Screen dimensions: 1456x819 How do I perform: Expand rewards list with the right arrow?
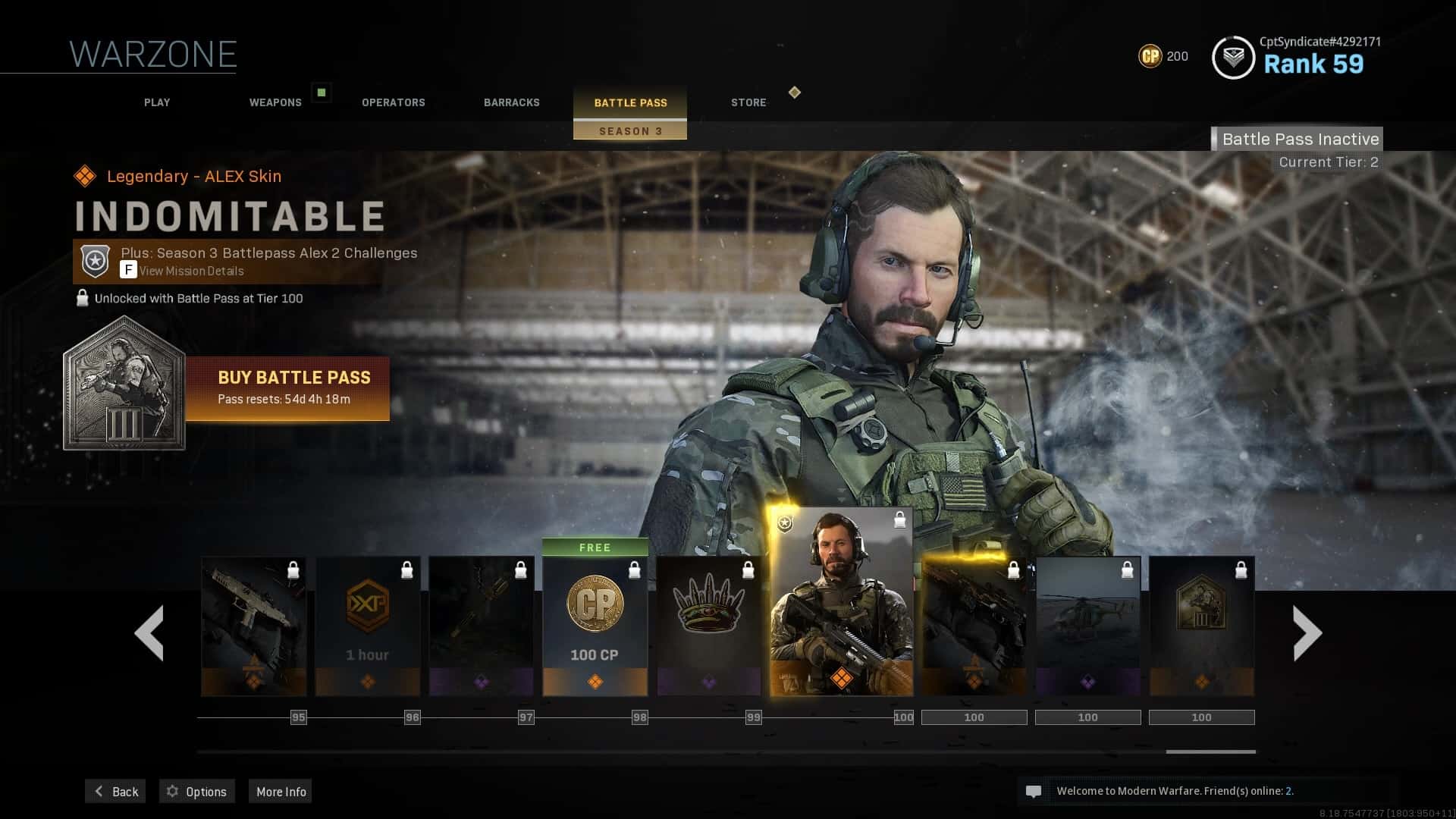tap(1306, 632)
